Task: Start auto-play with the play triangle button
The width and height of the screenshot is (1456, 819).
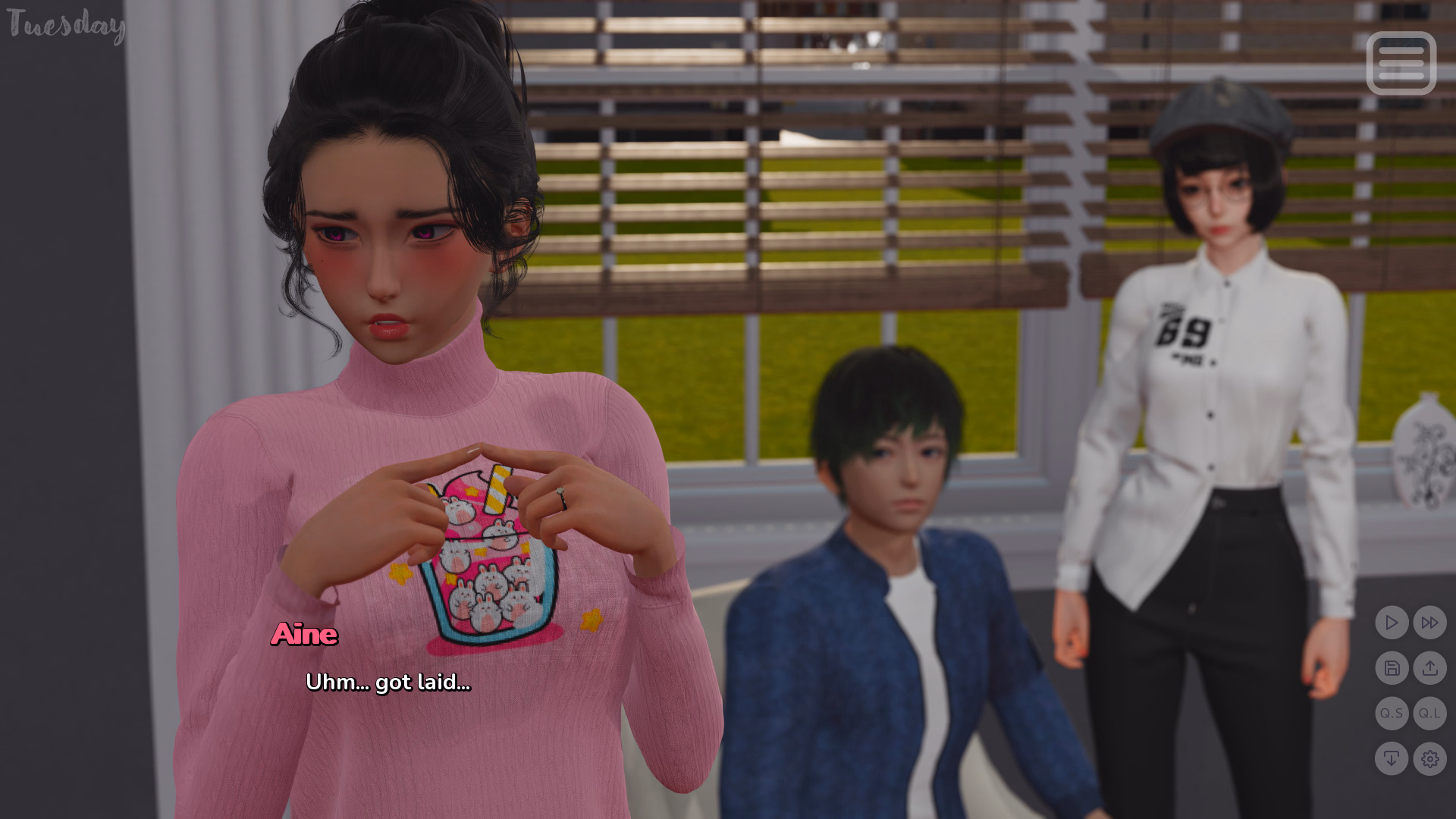Action: [x=1392, y=623]
